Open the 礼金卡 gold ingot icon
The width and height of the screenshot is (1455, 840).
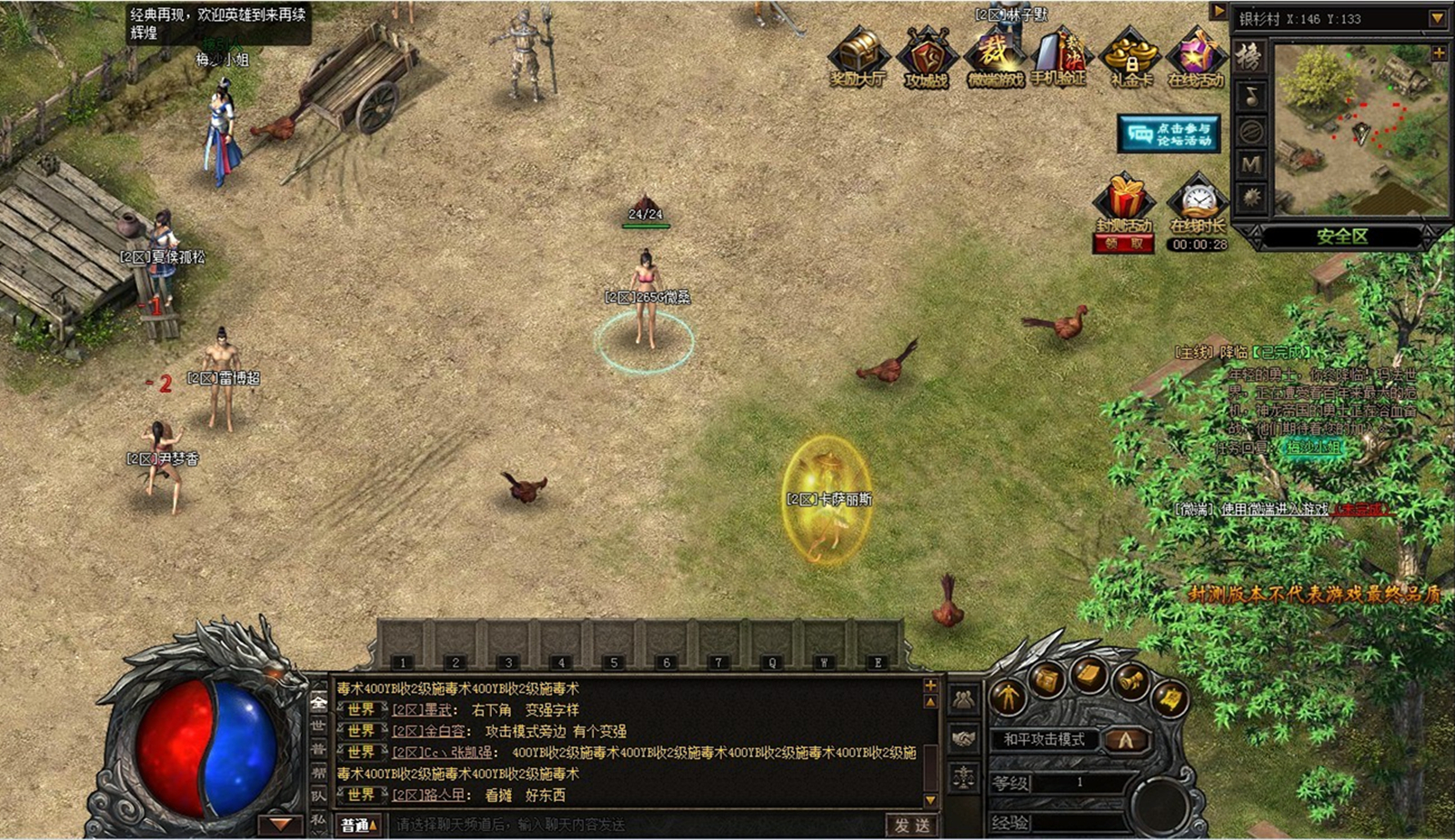tap(1130, 56)
